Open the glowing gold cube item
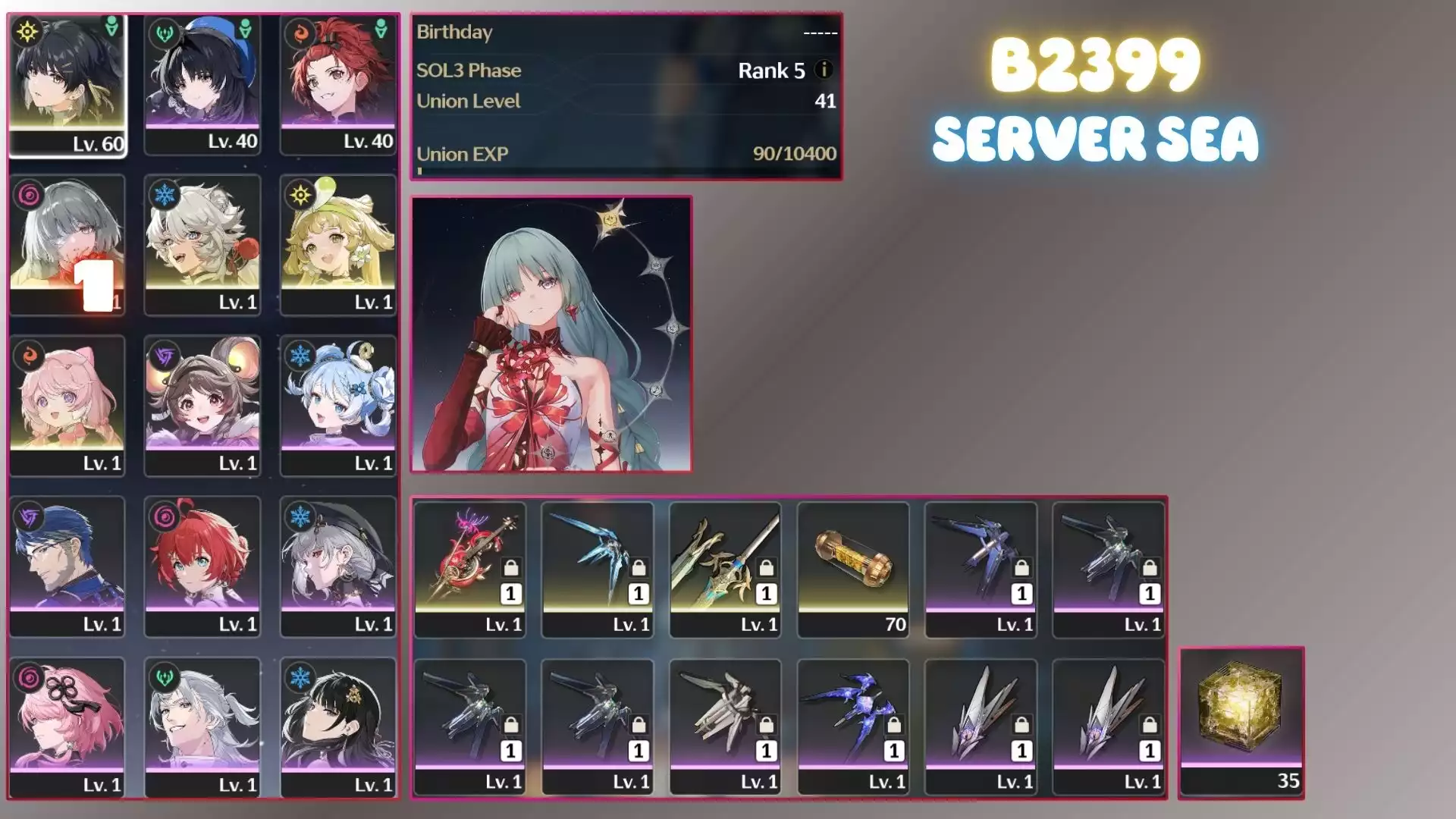This screenshot has height=819, width=1456. [x=1241, y=720]
